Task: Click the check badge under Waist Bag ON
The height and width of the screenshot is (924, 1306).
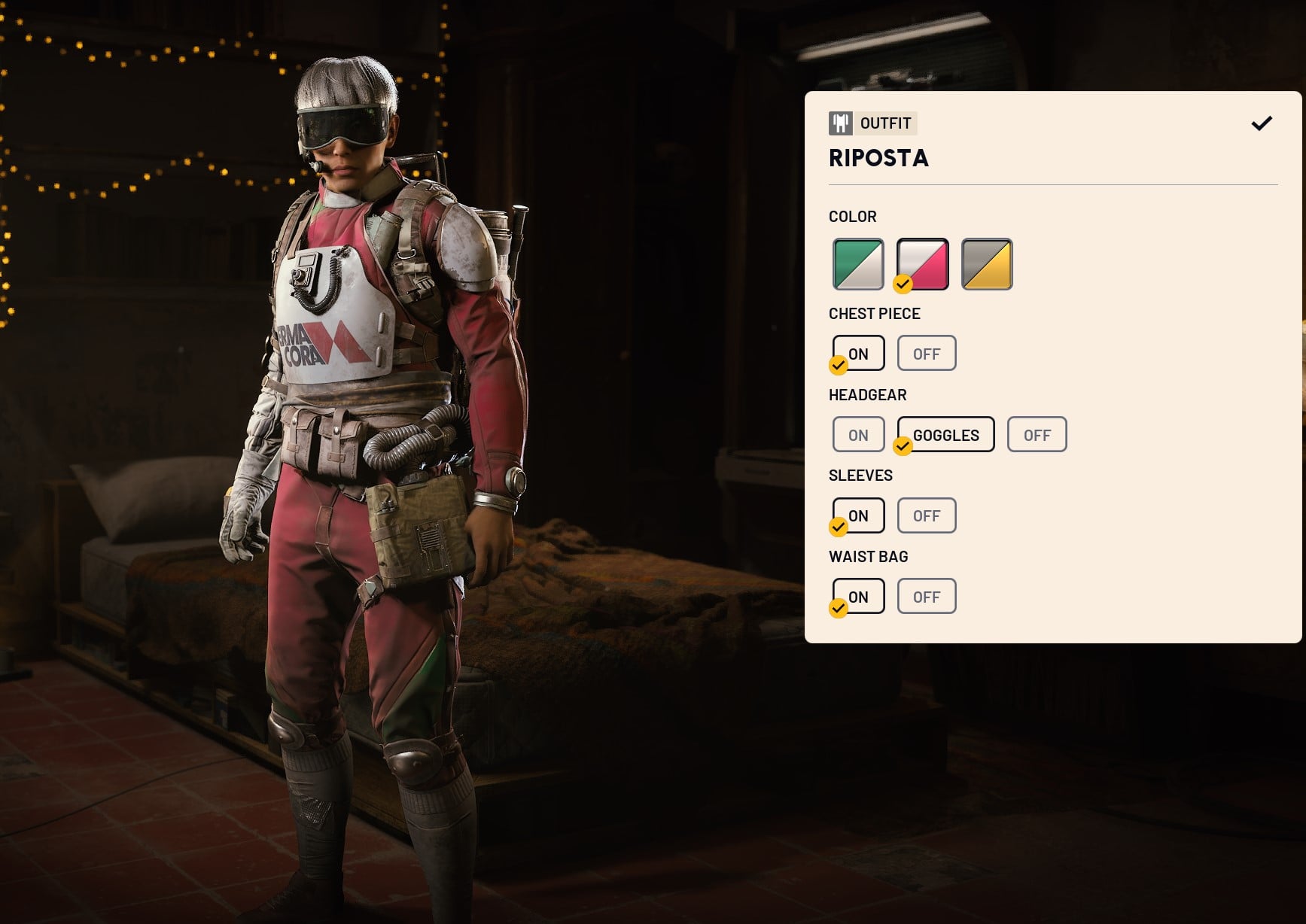Action: 837,609
